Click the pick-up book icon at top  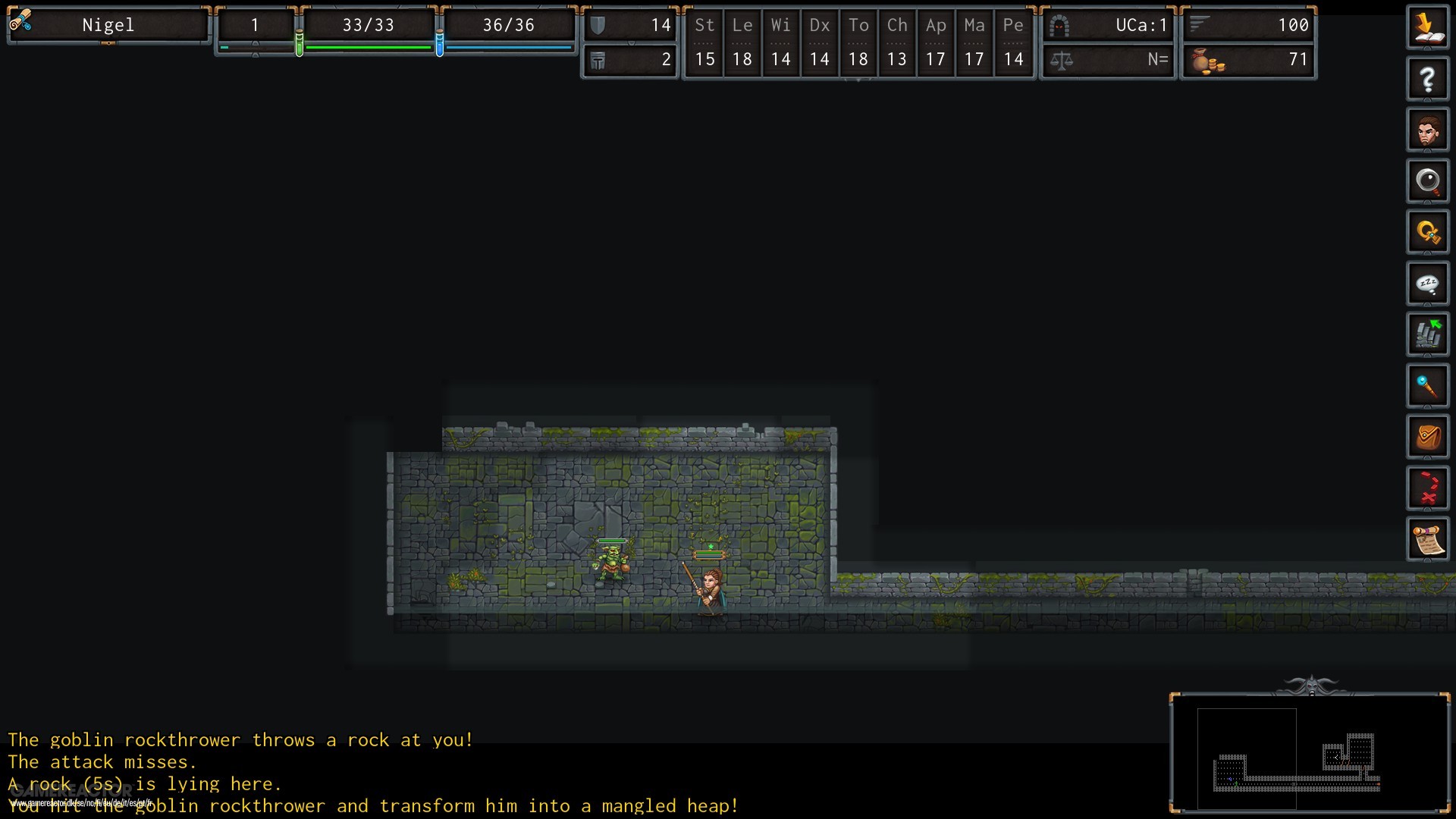[1428, 27]
